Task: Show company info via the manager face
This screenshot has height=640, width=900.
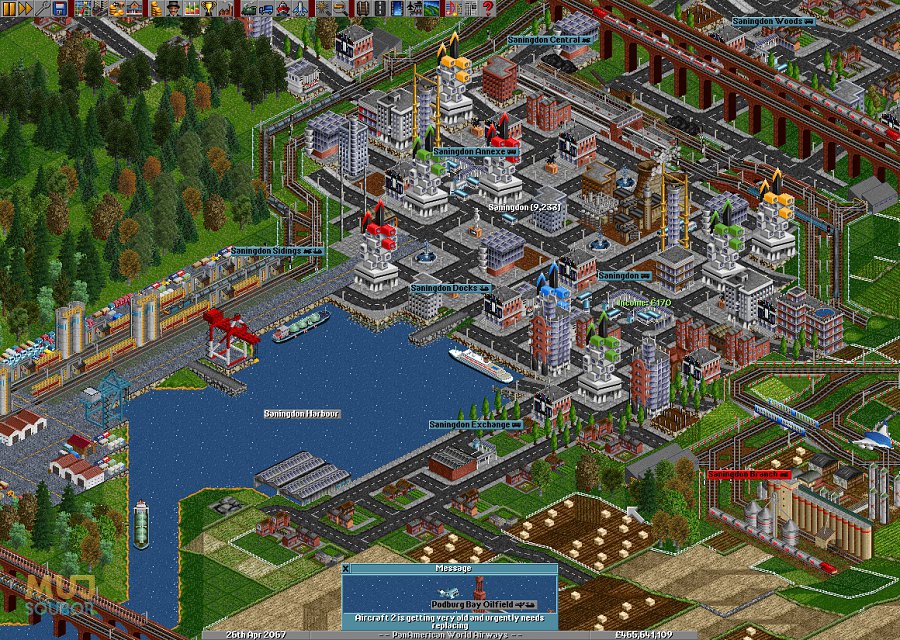Action: pyautogui.click(x=173, y=9)
